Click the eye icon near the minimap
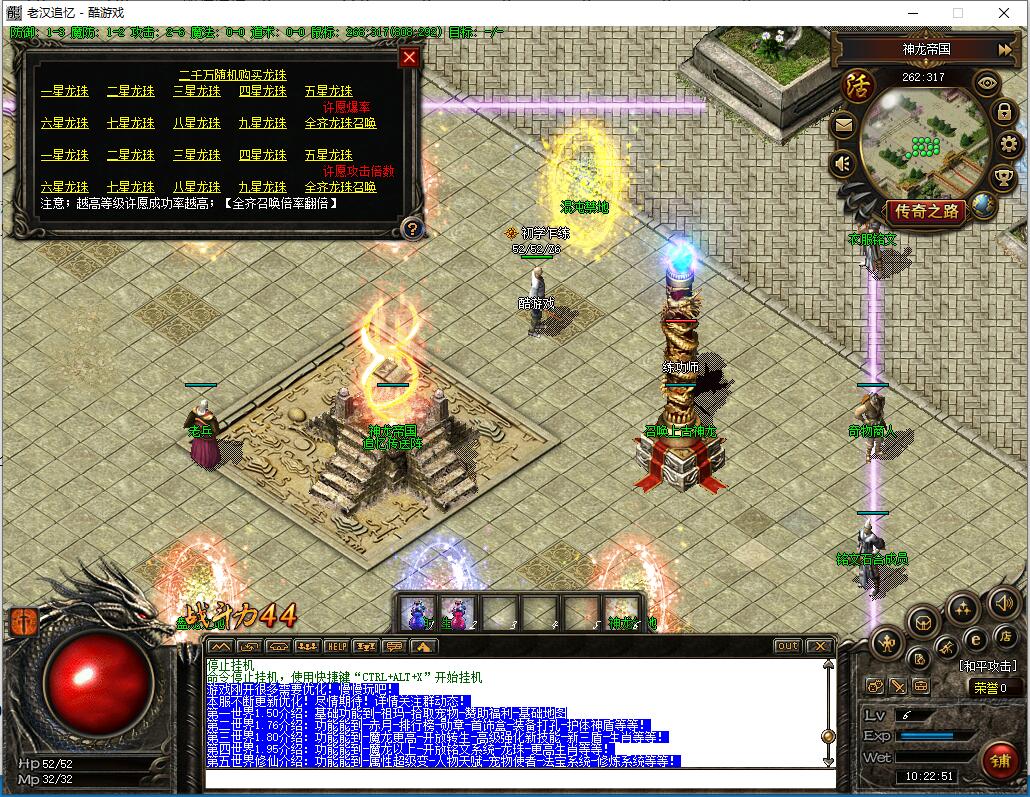1030x797 pixels. pos(987,84)
